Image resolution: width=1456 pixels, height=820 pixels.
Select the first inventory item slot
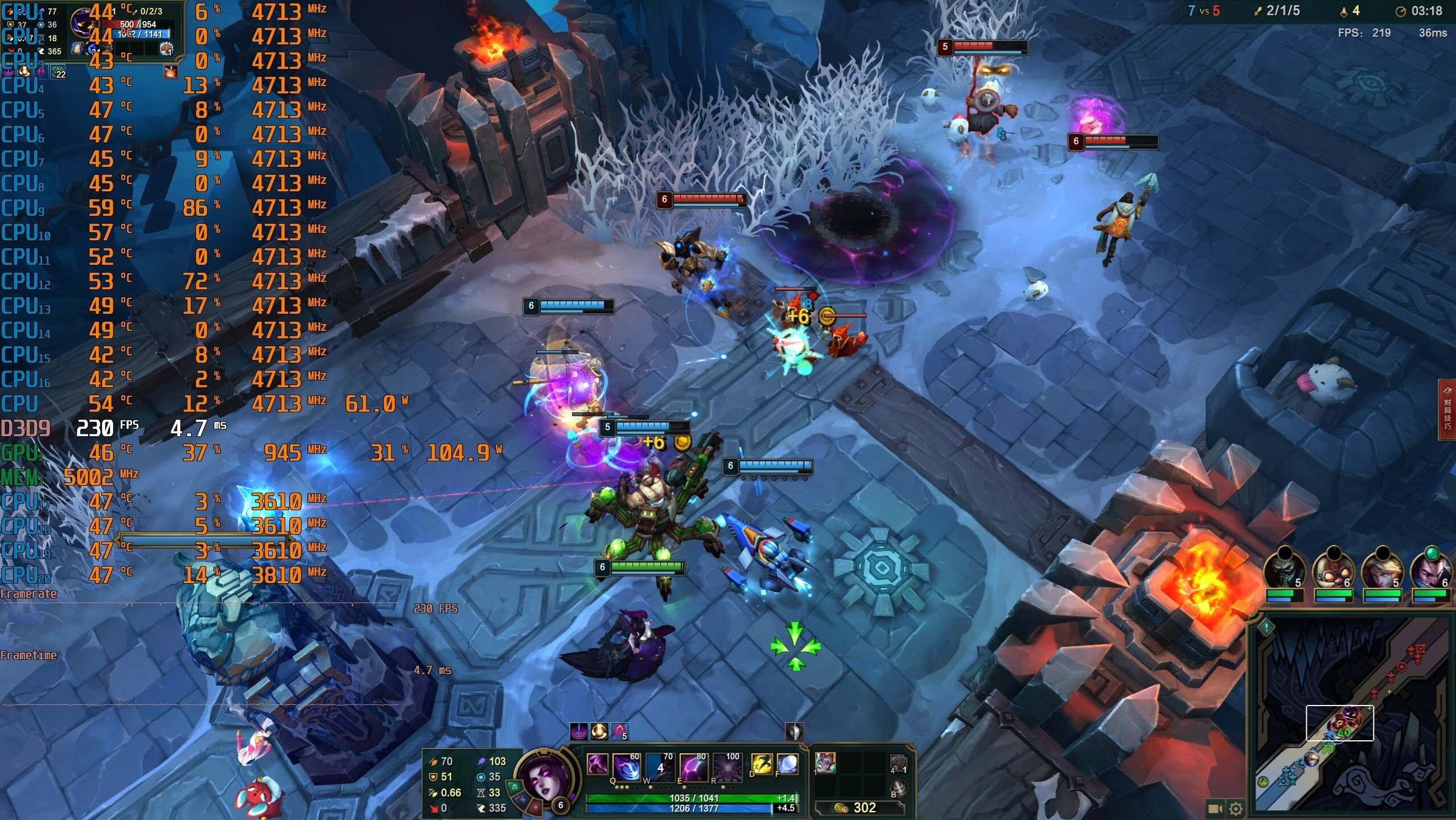(x=825, y=762)
